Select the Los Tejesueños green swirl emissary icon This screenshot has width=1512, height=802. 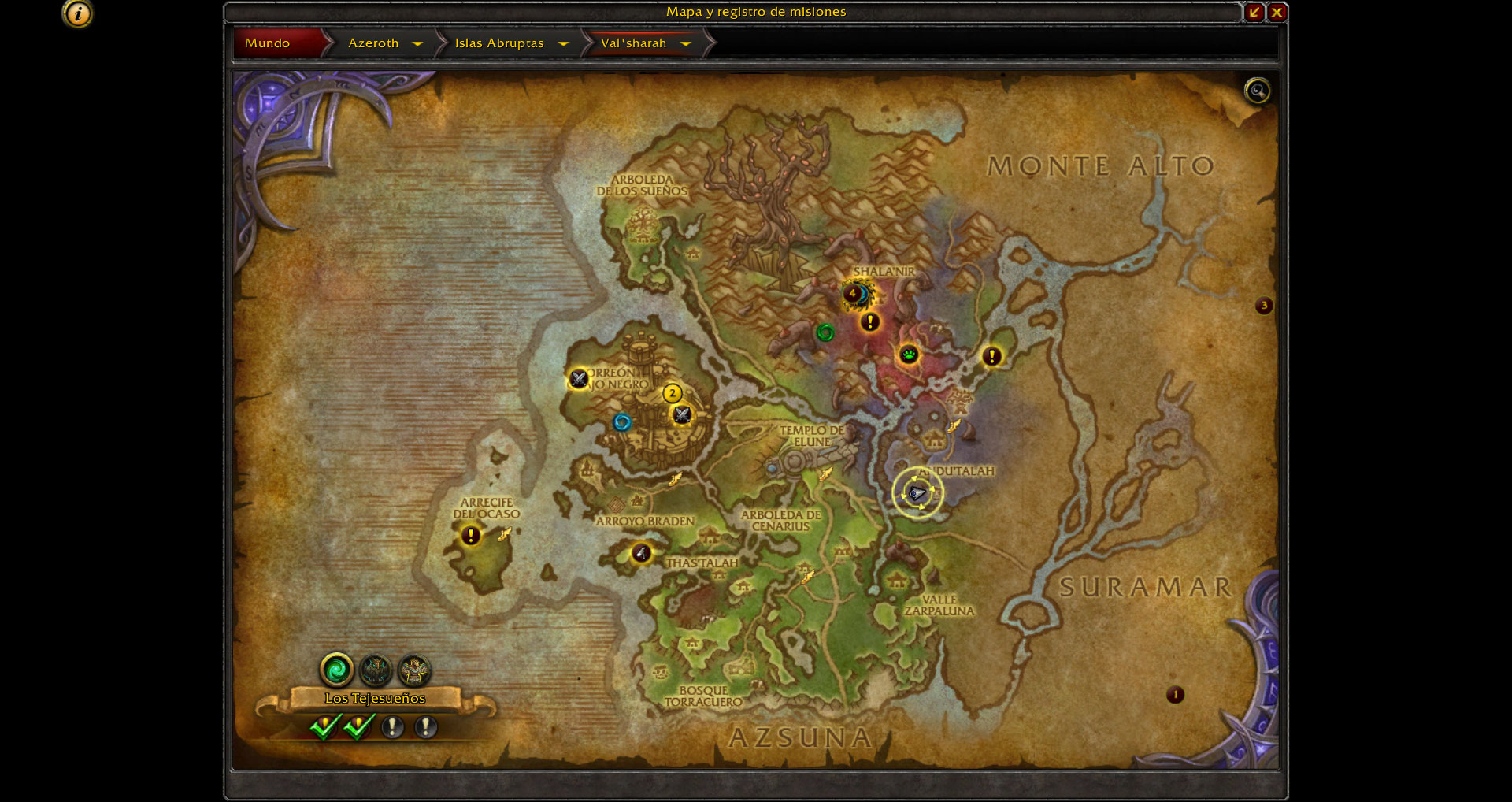coord(336,670)
